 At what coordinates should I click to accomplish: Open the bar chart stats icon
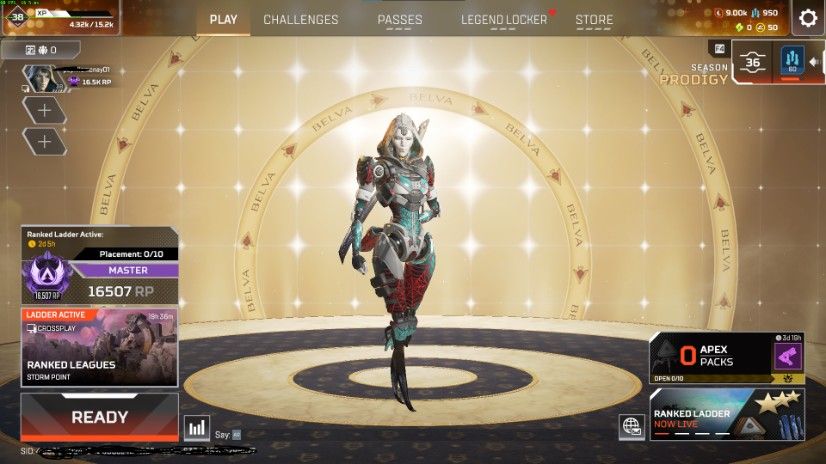pos(197,428)
